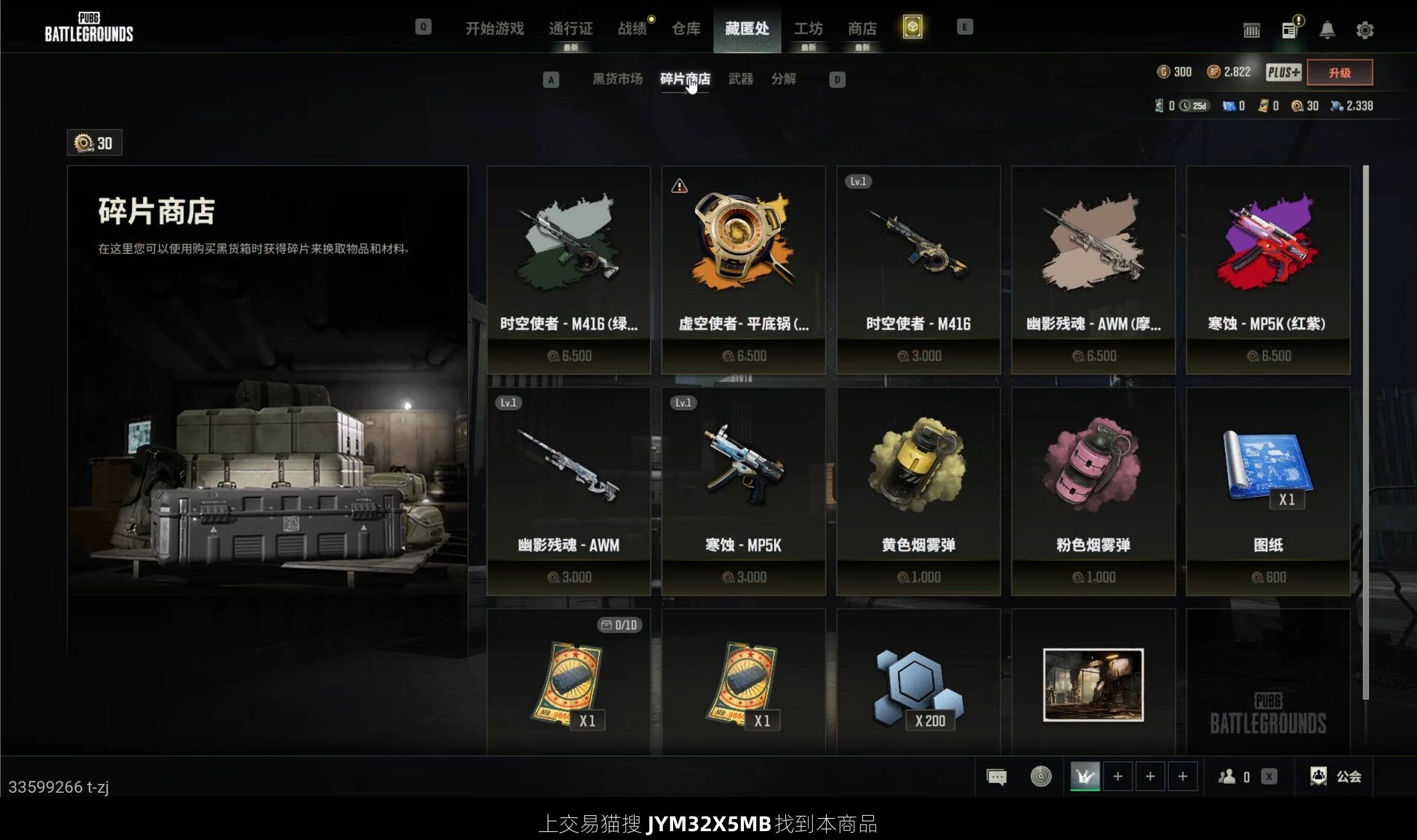Open the chat bubble icon
Viewport: 1417px width, 840px height.
(997, 776)
